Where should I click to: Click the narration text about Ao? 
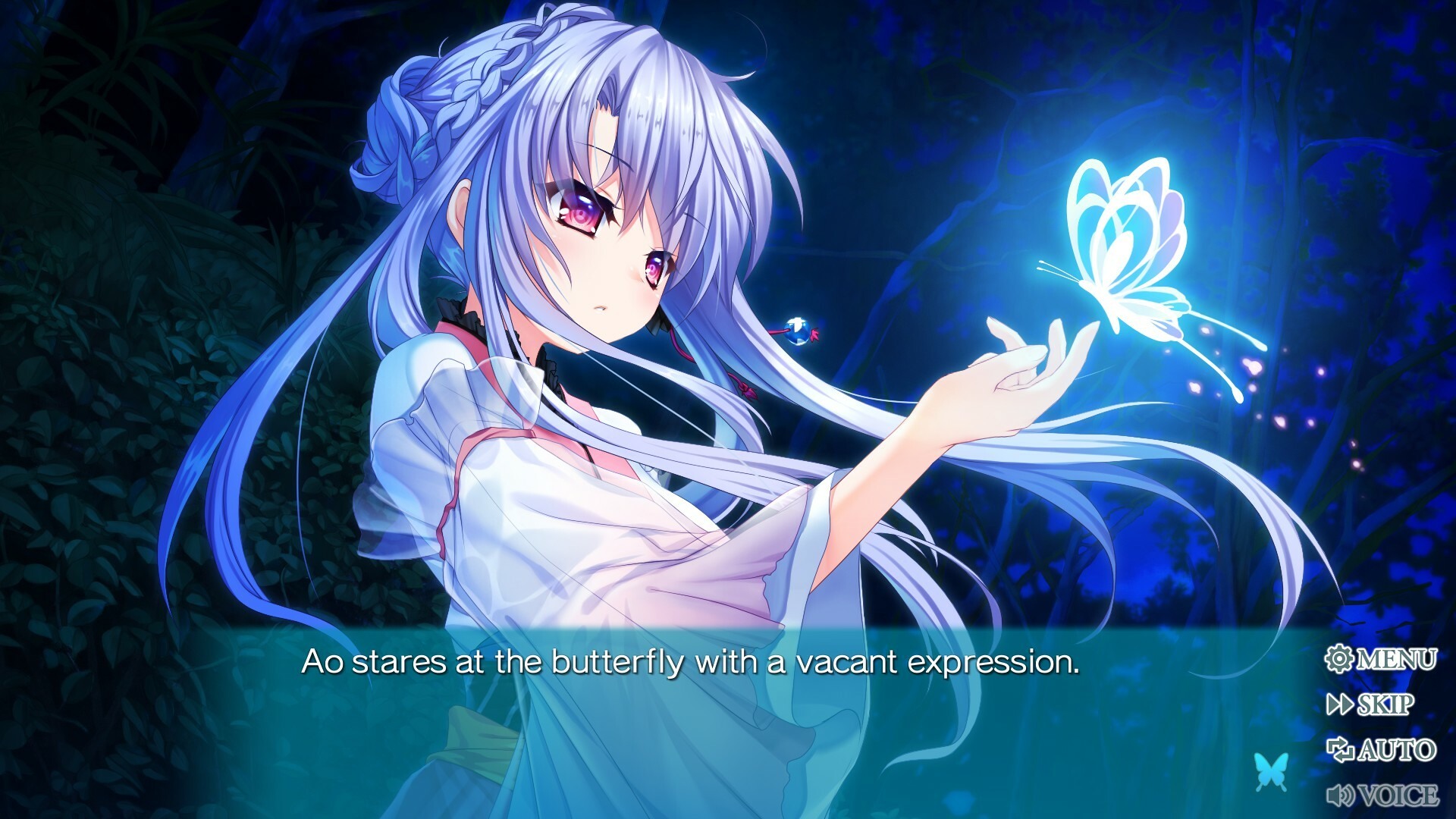coord(690,661)
